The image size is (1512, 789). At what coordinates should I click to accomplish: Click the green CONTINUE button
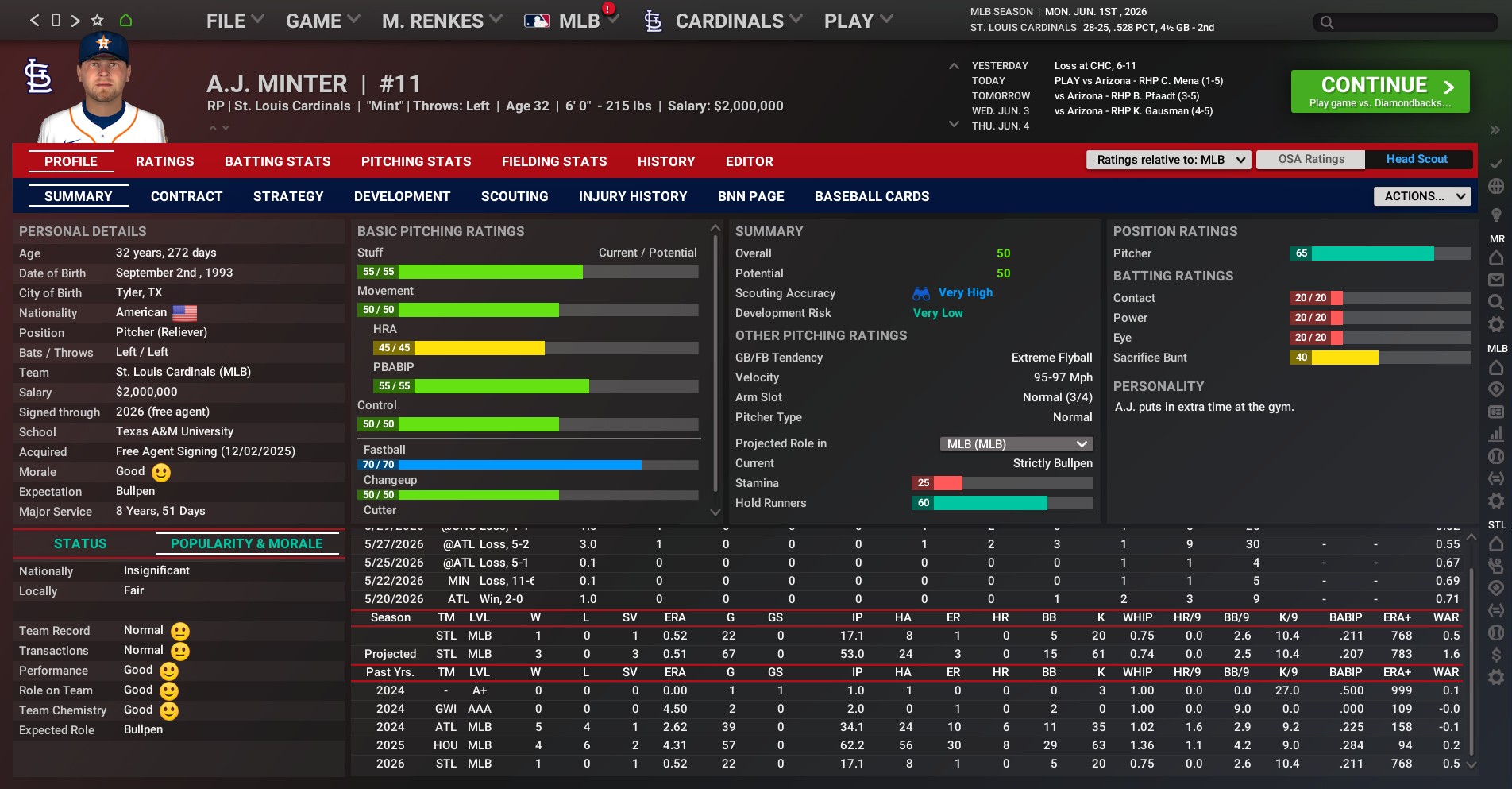(1379, 91)
